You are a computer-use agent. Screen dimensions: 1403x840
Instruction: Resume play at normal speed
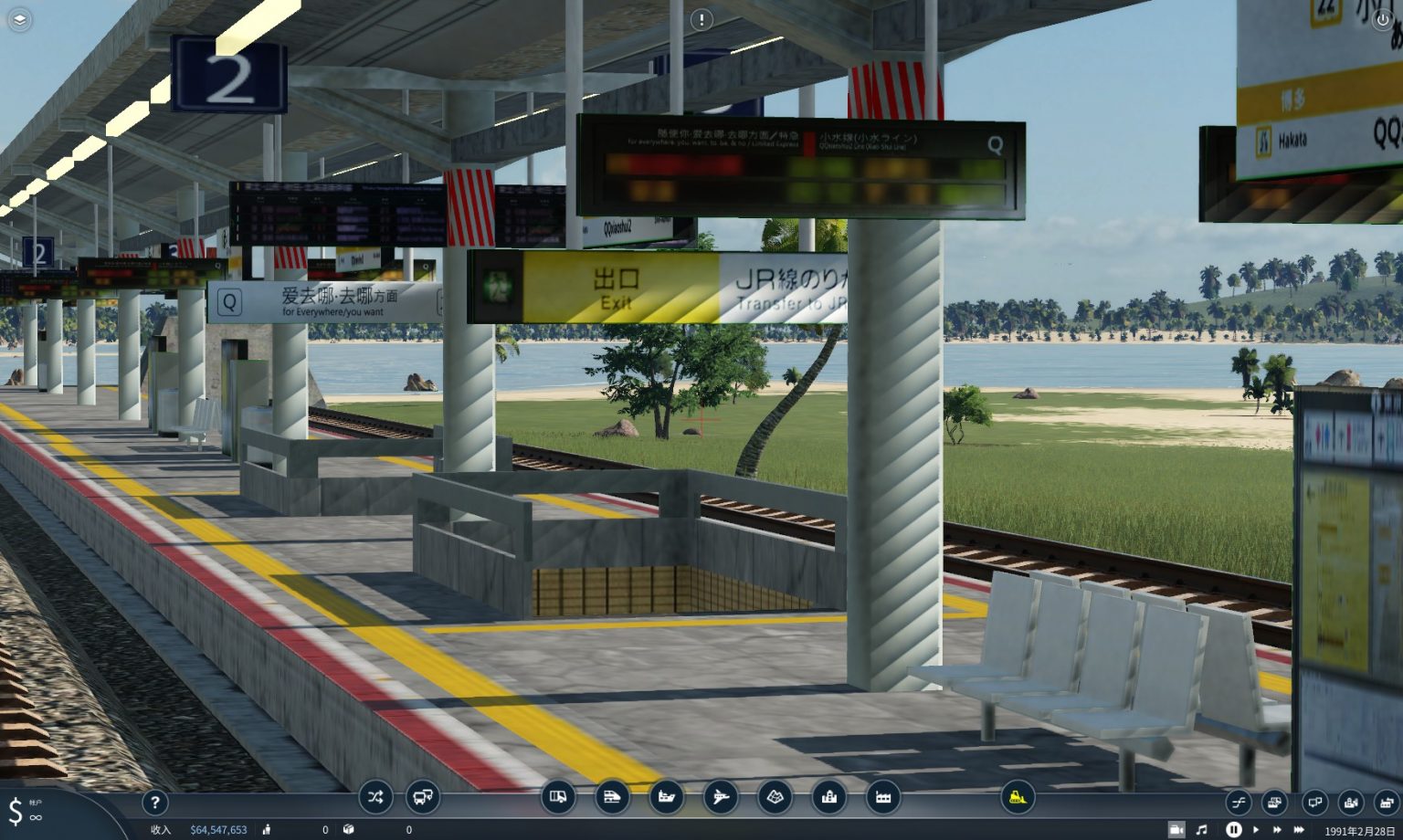tap(1256, 830)
